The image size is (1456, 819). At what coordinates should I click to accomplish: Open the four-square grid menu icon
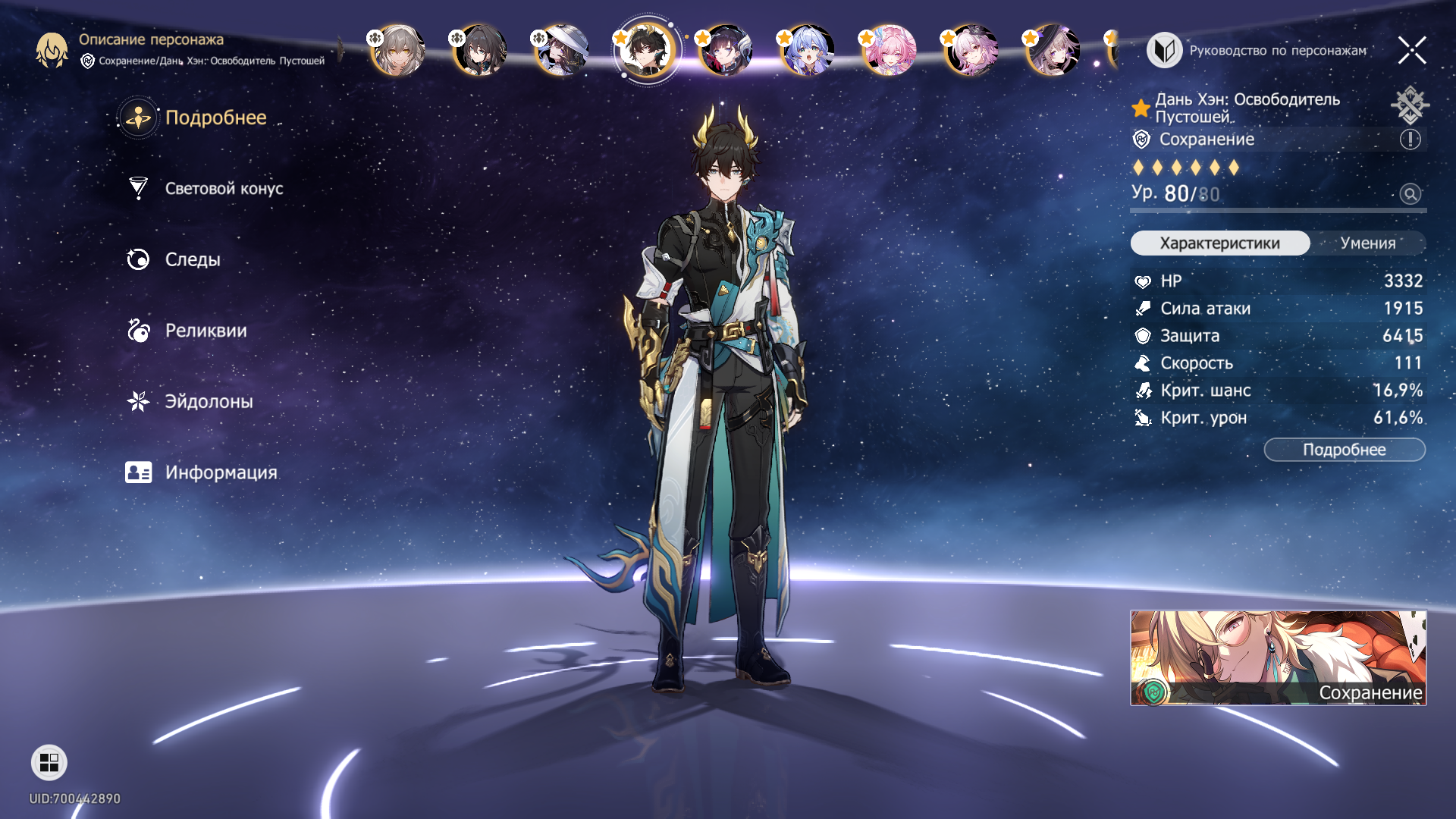point(49,763)
